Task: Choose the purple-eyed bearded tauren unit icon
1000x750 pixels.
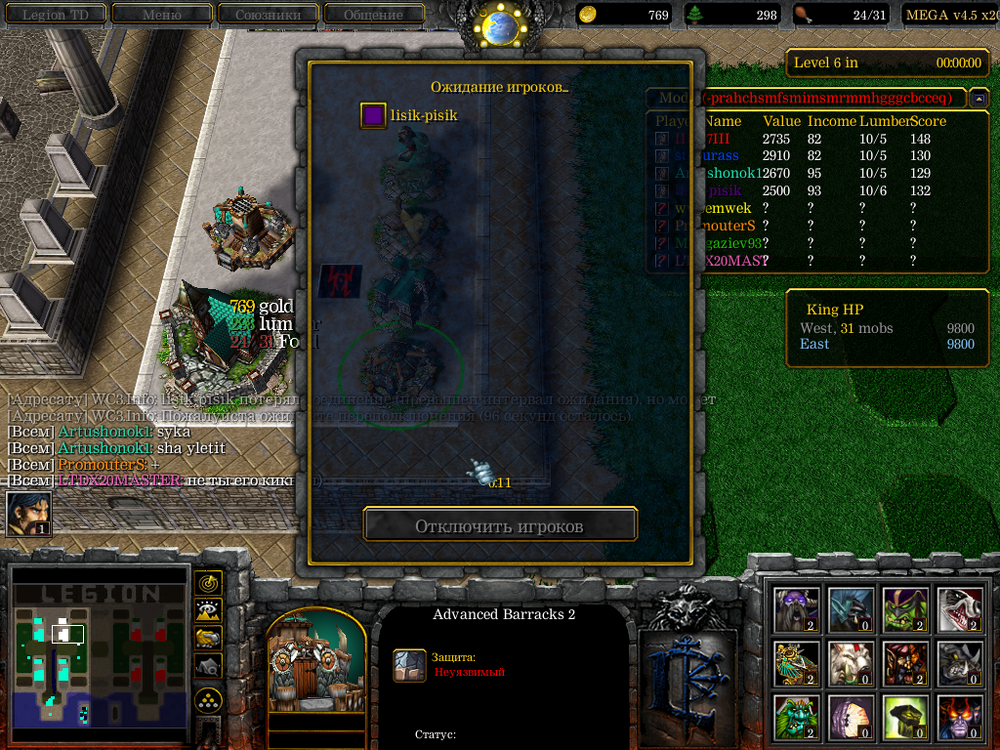Action: pos(796,609)
